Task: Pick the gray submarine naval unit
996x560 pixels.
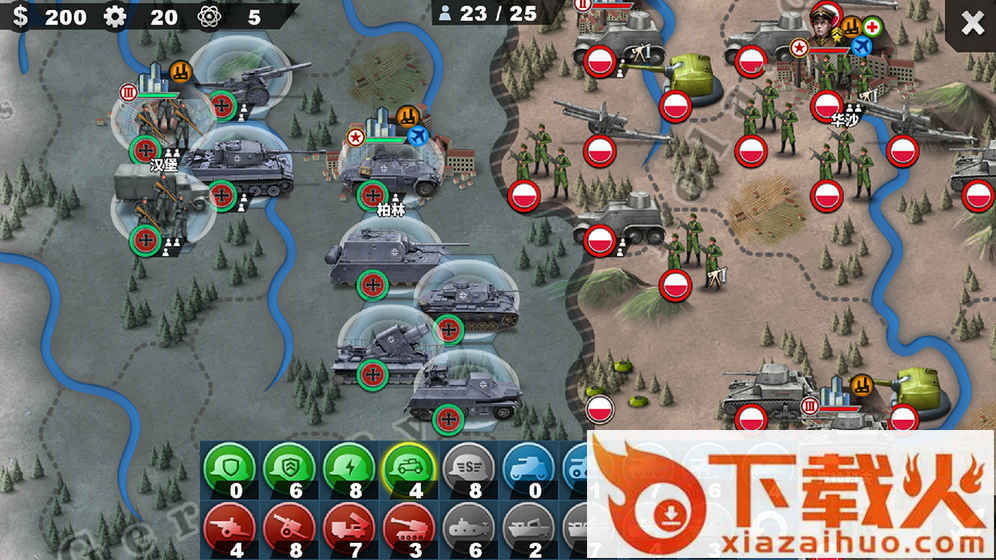Action: [469, 525]
